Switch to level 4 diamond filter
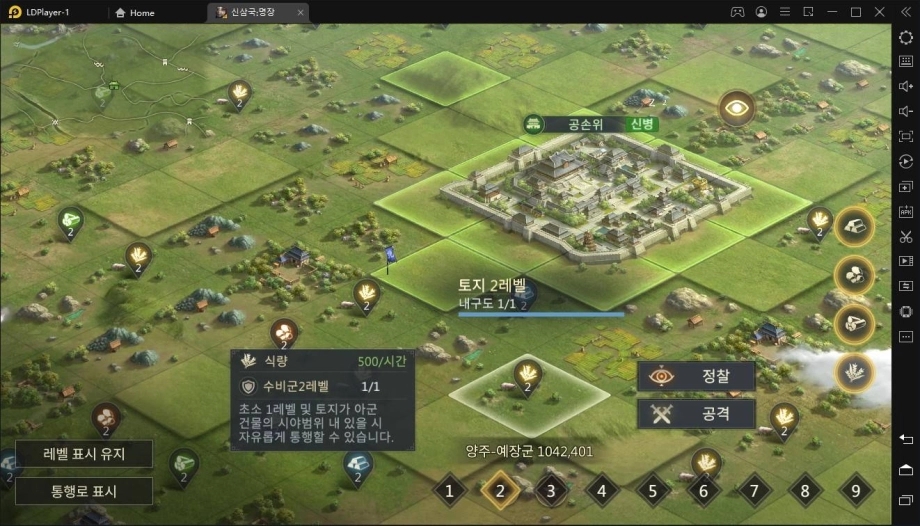 point(602,491)
